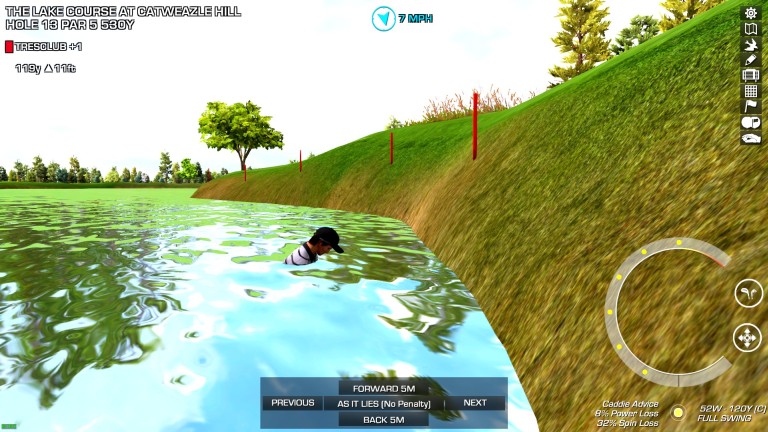Screen dimensions: 768x432
Task: Select the pencil icon
Action: tap(751, 59)
